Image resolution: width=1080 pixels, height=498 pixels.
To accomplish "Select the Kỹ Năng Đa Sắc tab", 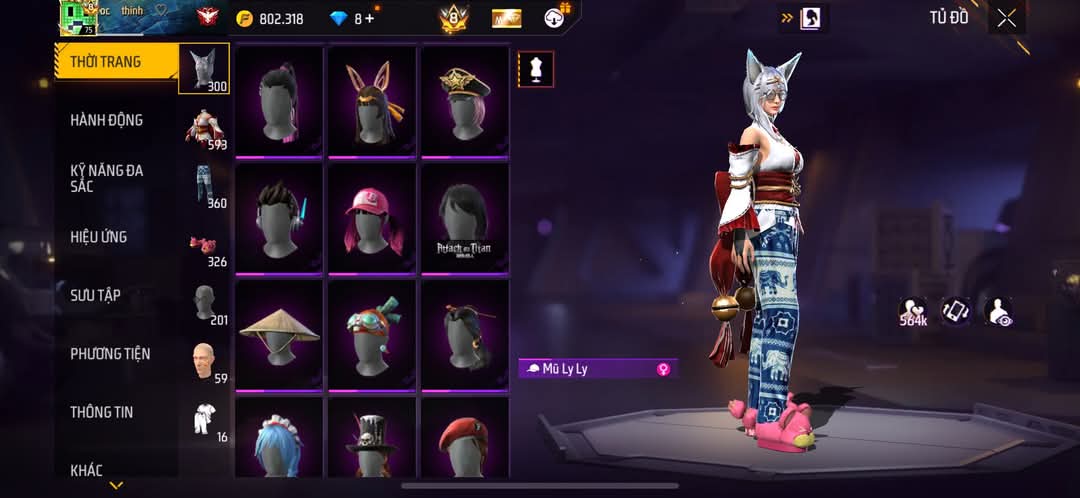I will [106, 178].
